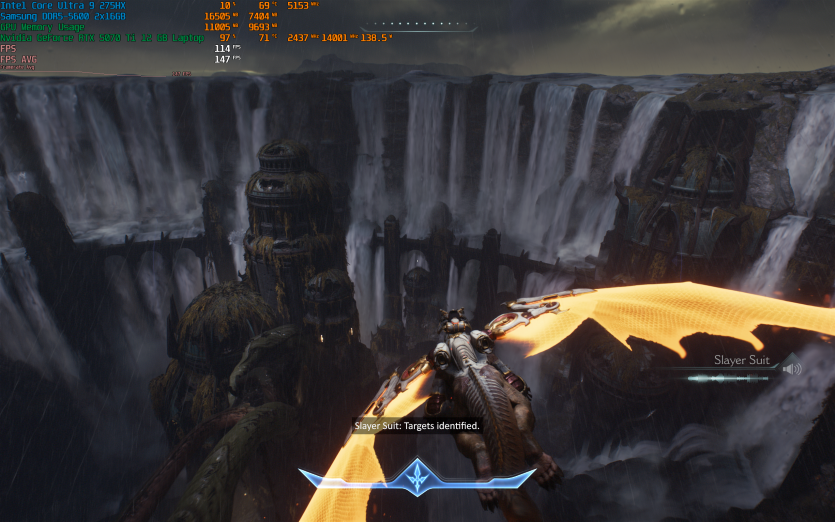Select the blue winged emblem on the HUD
This screenshot has height=522, width=835.
click(416, 478)
